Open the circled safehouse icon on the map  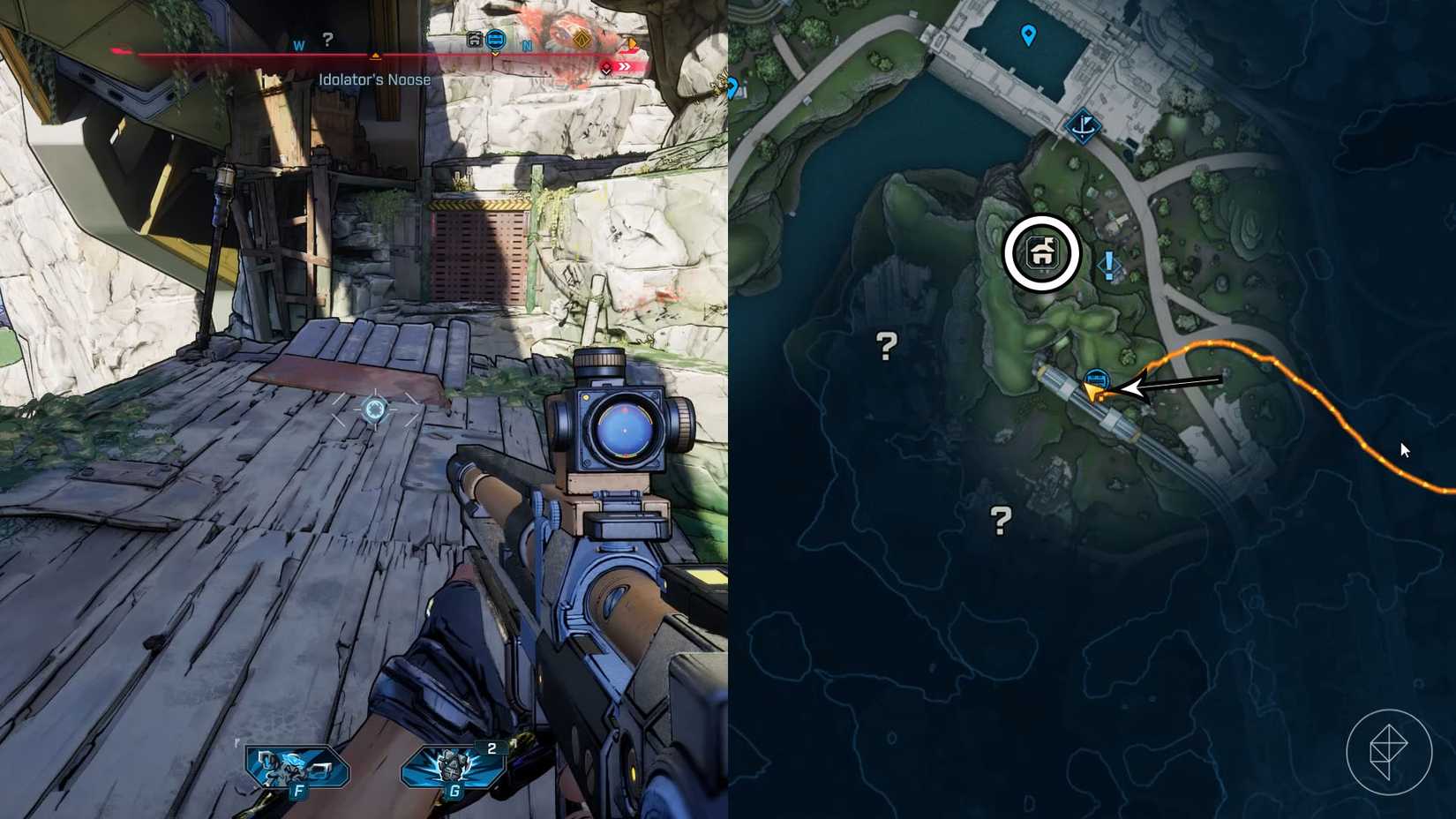click(1043, 253)
